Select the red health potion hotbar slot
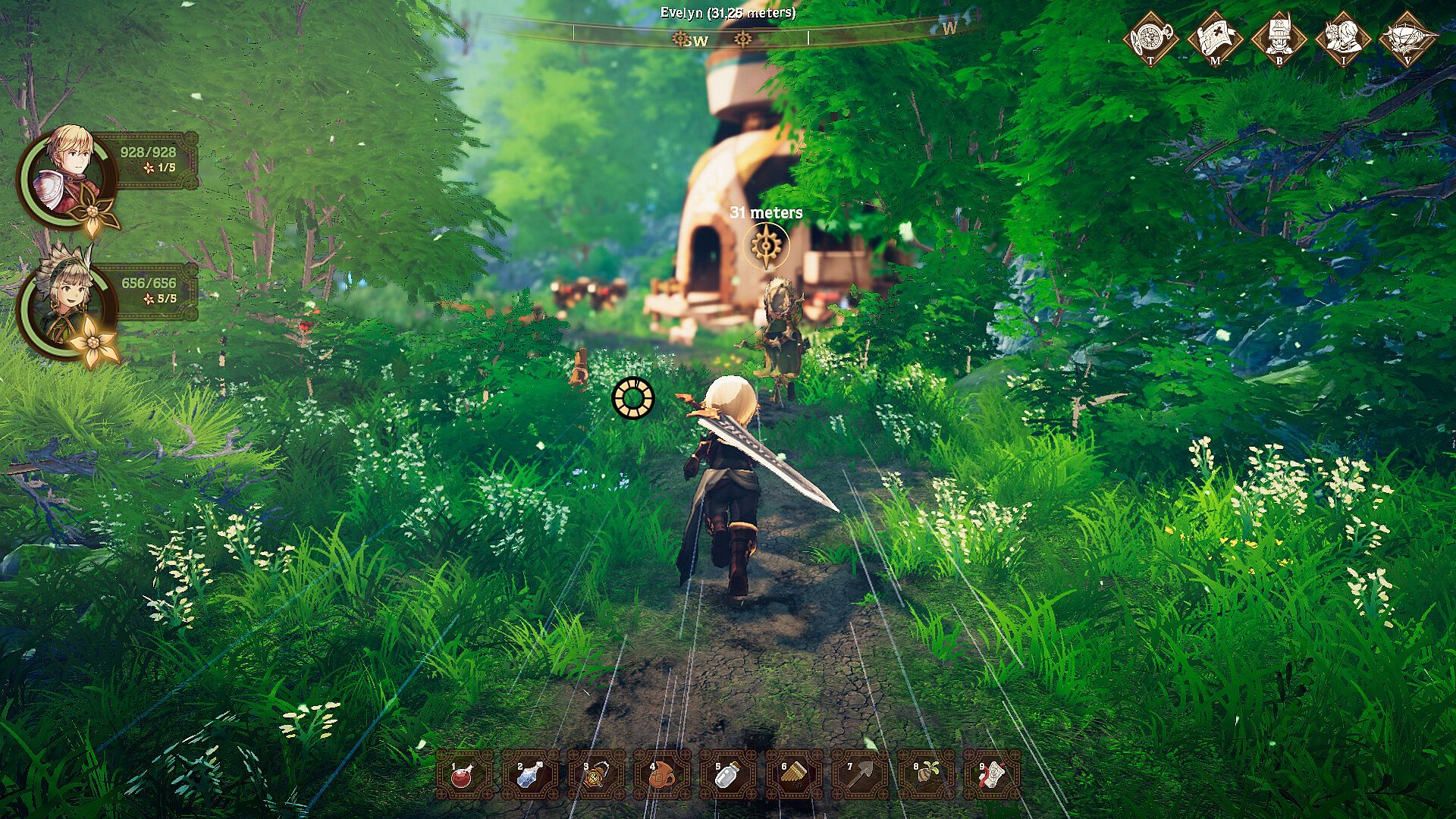The image size is (1456, 819). (x=463, y=775)
